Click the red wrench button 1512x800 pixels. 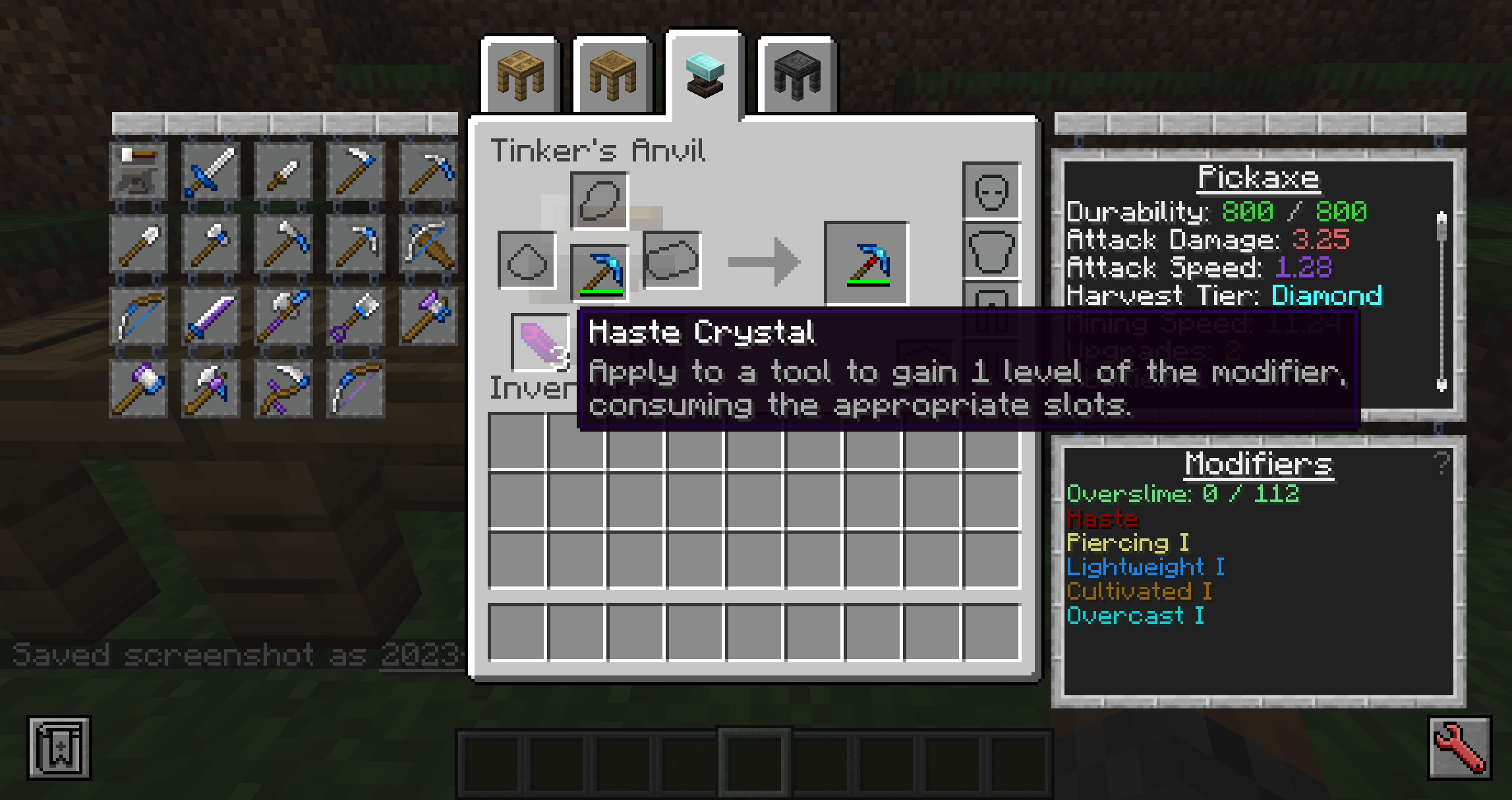point(1459,748)
